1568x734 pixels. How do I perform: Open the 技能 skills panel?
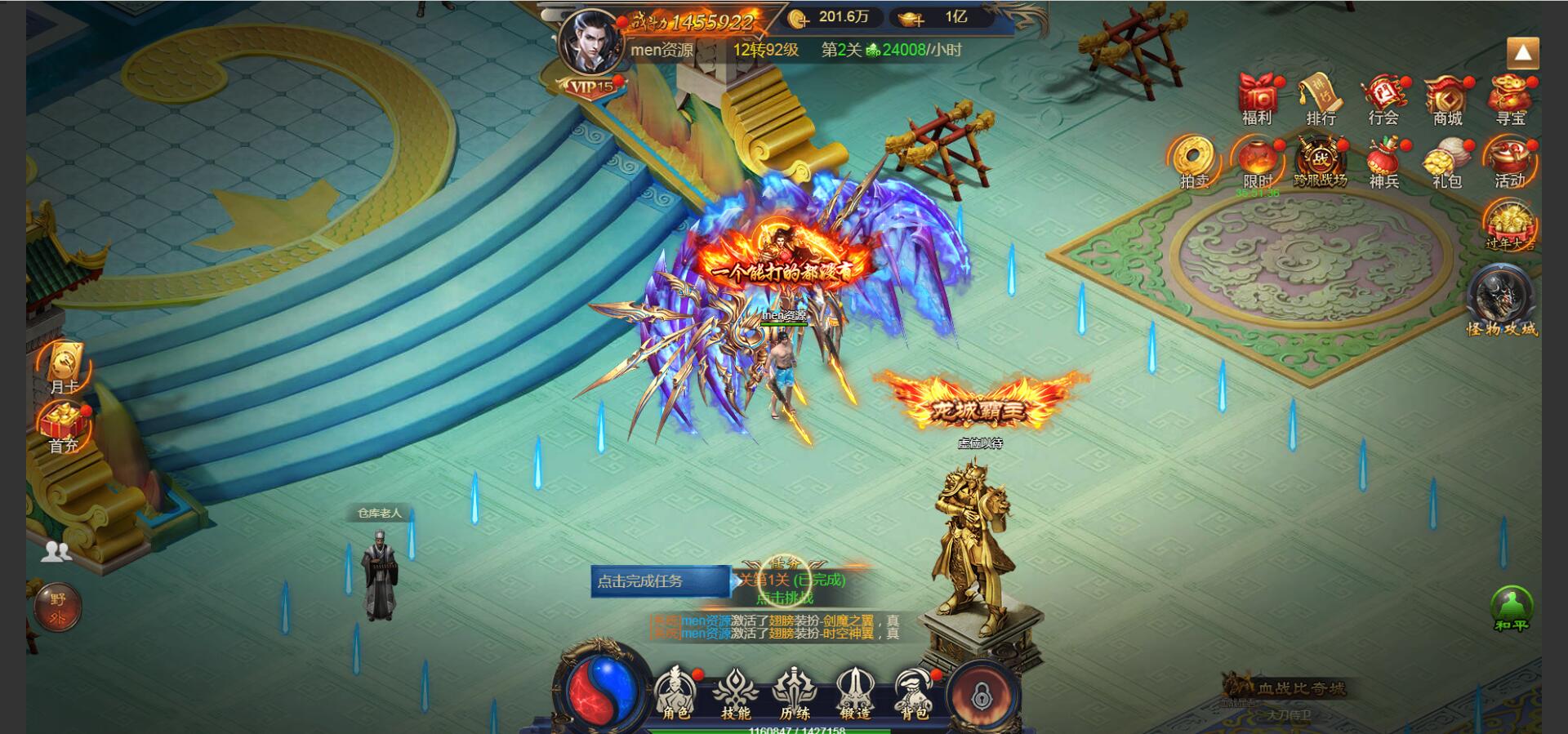[735, 694]
